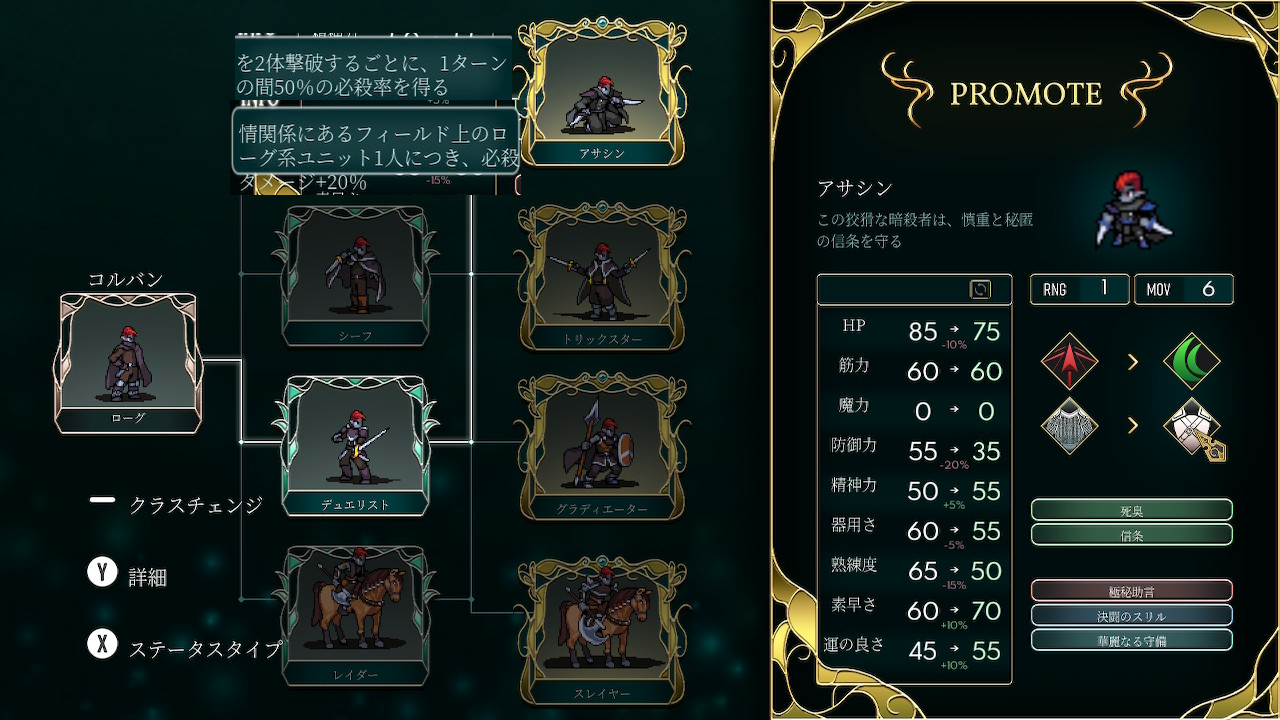
Task: Choose the シーフ class node
Action: (355, 275)
